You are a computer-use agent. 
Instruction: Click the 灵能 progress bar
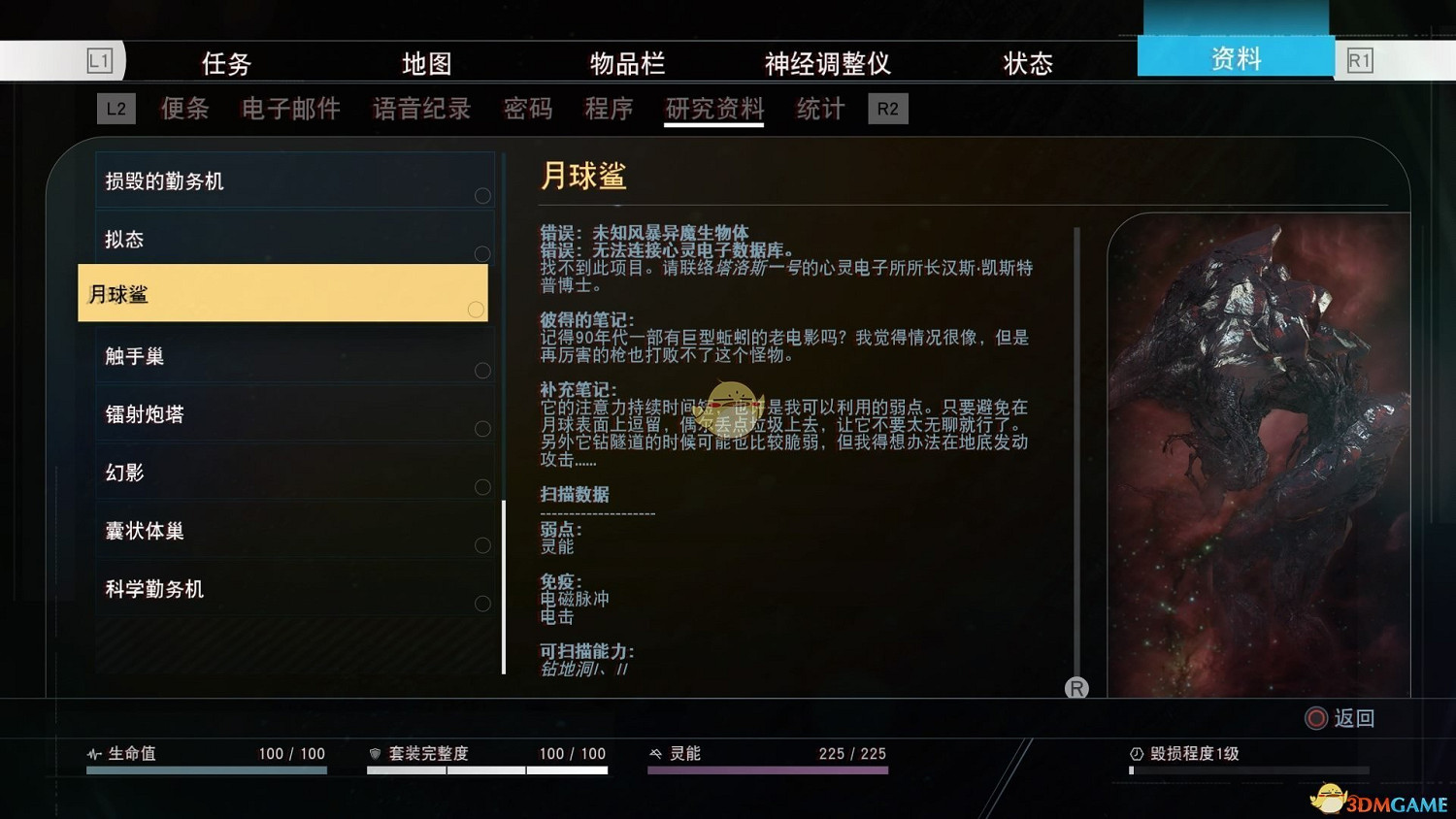coord(767,770)
